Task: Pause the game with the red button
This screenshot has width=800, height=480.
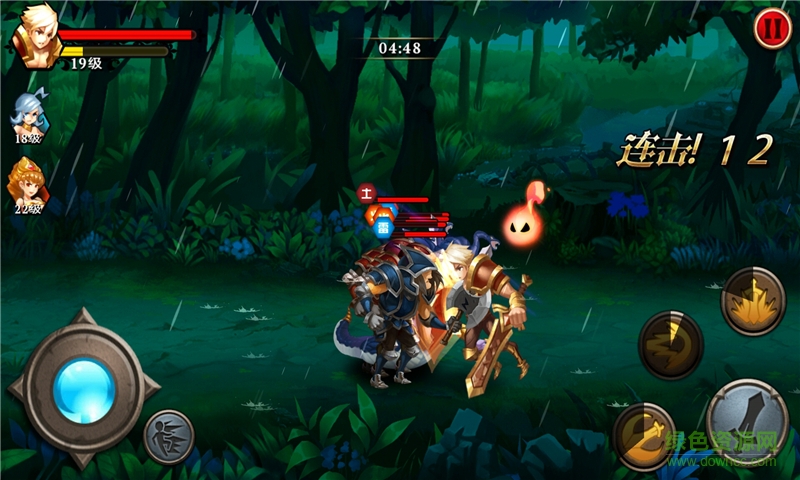Action: pyautogui.click(x=771, y=28)
